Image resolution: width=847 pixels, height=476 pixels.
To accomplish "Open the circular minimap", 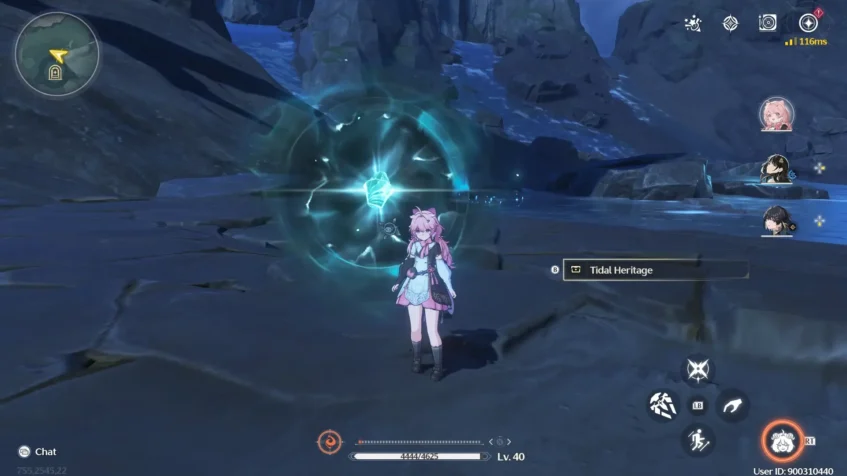I will tap(57, 54).
